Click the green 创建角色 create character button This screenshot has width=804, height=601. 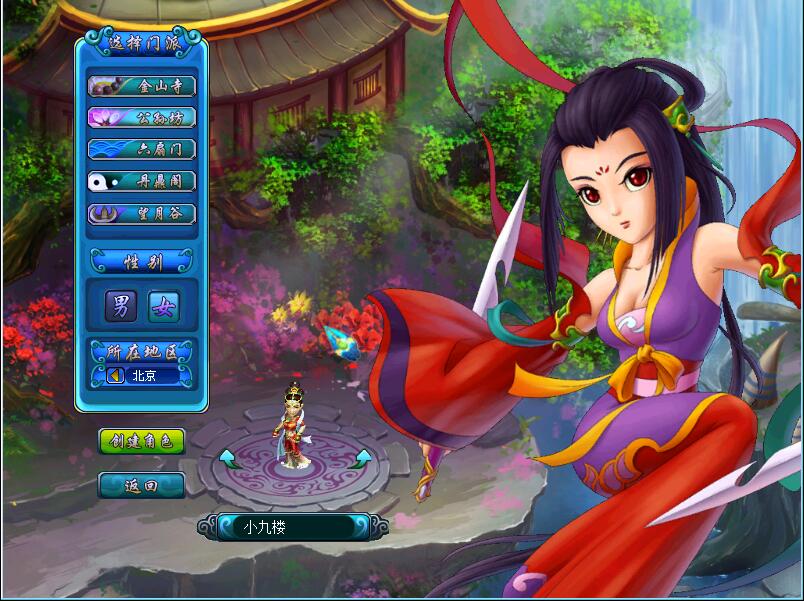click(141, 441)
